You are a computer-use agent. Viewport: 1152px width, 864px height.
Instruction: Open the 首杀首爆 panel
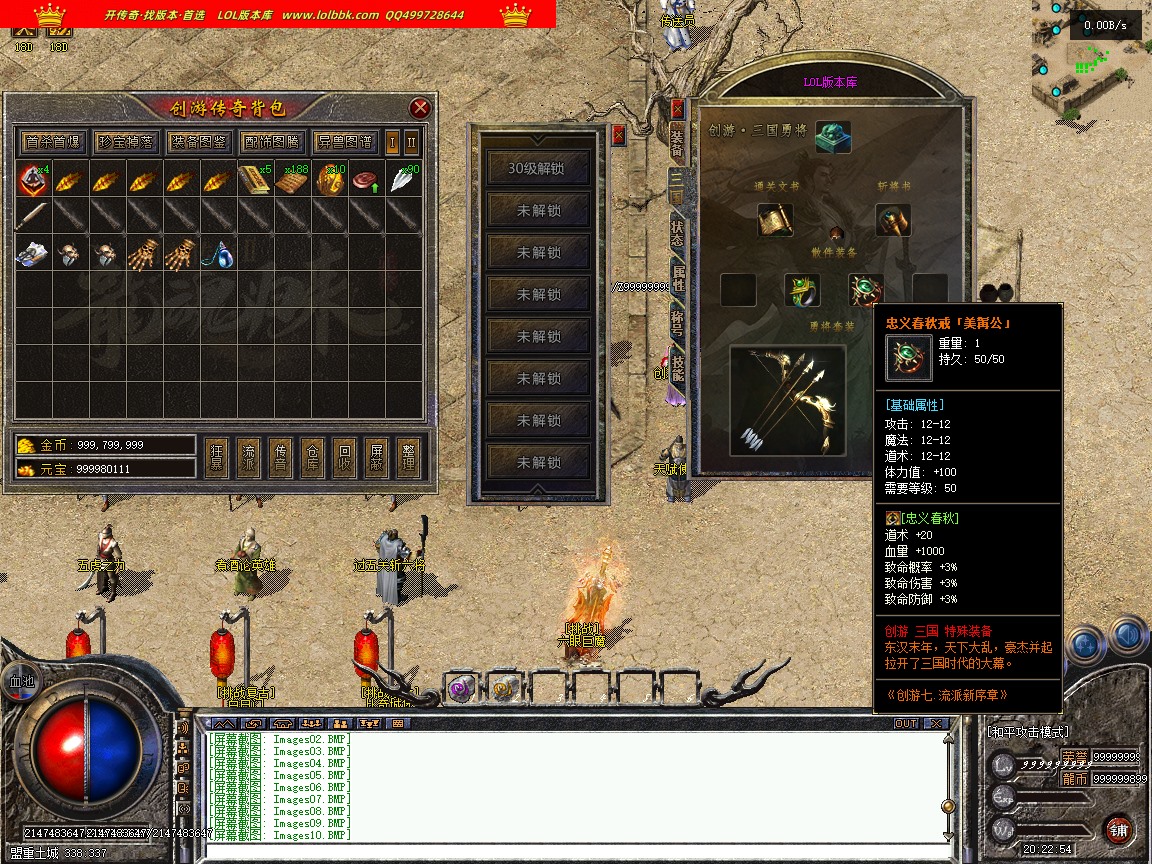pyautogui.click(x=53, y=141)
